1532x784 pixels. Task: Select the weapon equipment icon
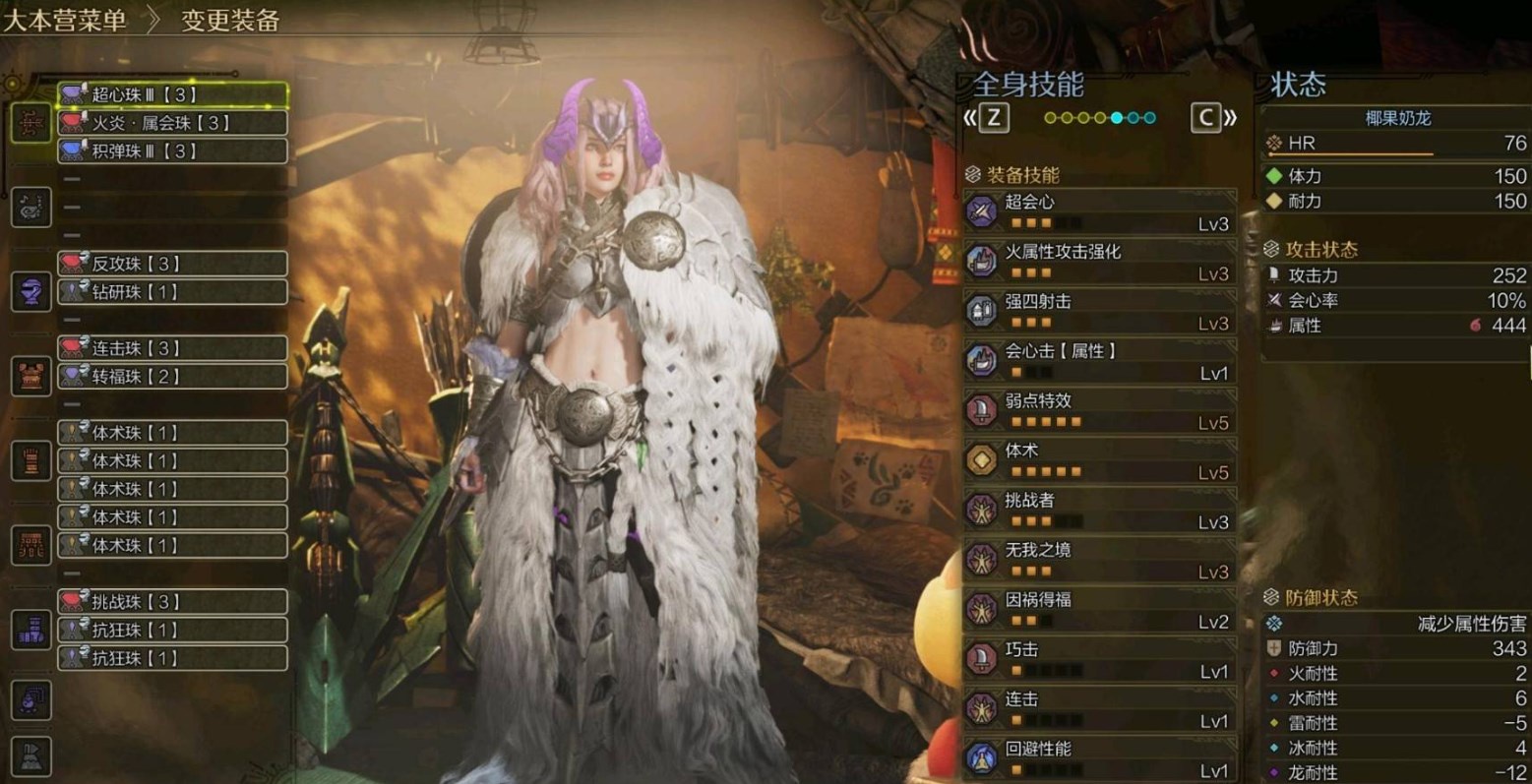click(31, 124)
